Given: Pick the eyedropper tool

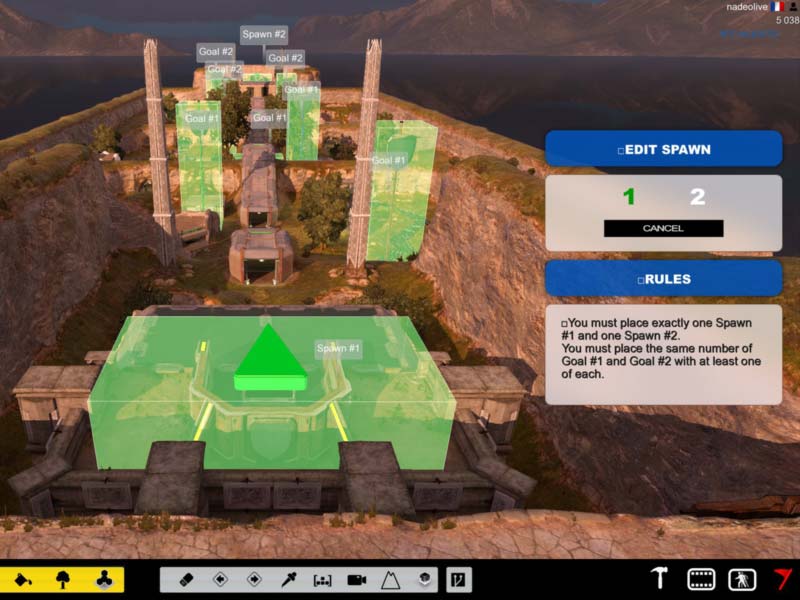Looking at the screenshot, I should click(x=288, y=579).
